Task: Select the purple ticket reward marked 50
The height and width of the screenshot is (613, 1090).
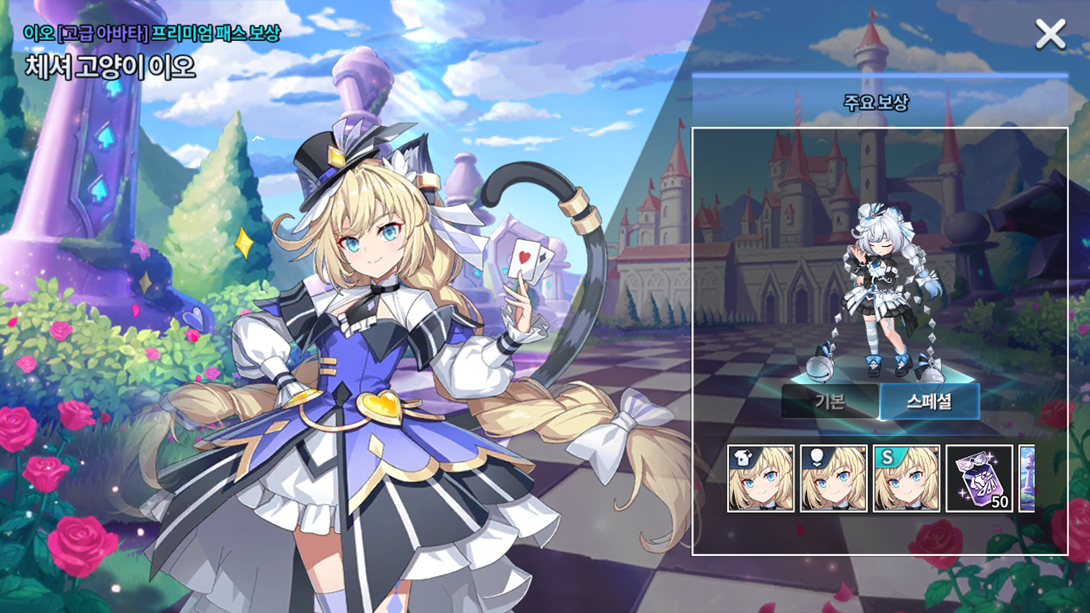Action: pos(979,479)
